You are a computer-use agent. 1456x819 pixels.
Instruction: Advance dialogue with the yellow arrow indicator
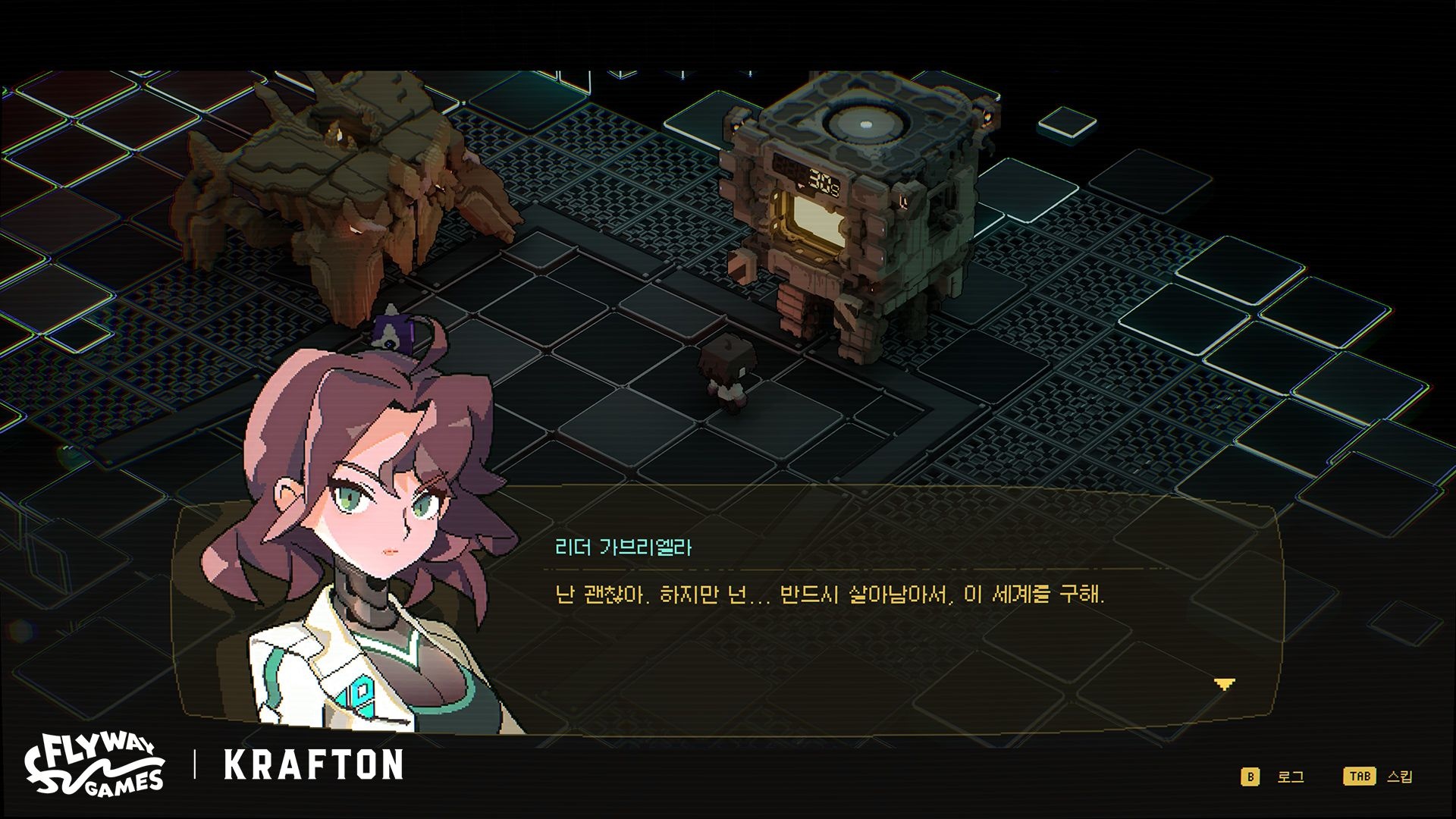pyautogui.click(x=1224, y=684)
